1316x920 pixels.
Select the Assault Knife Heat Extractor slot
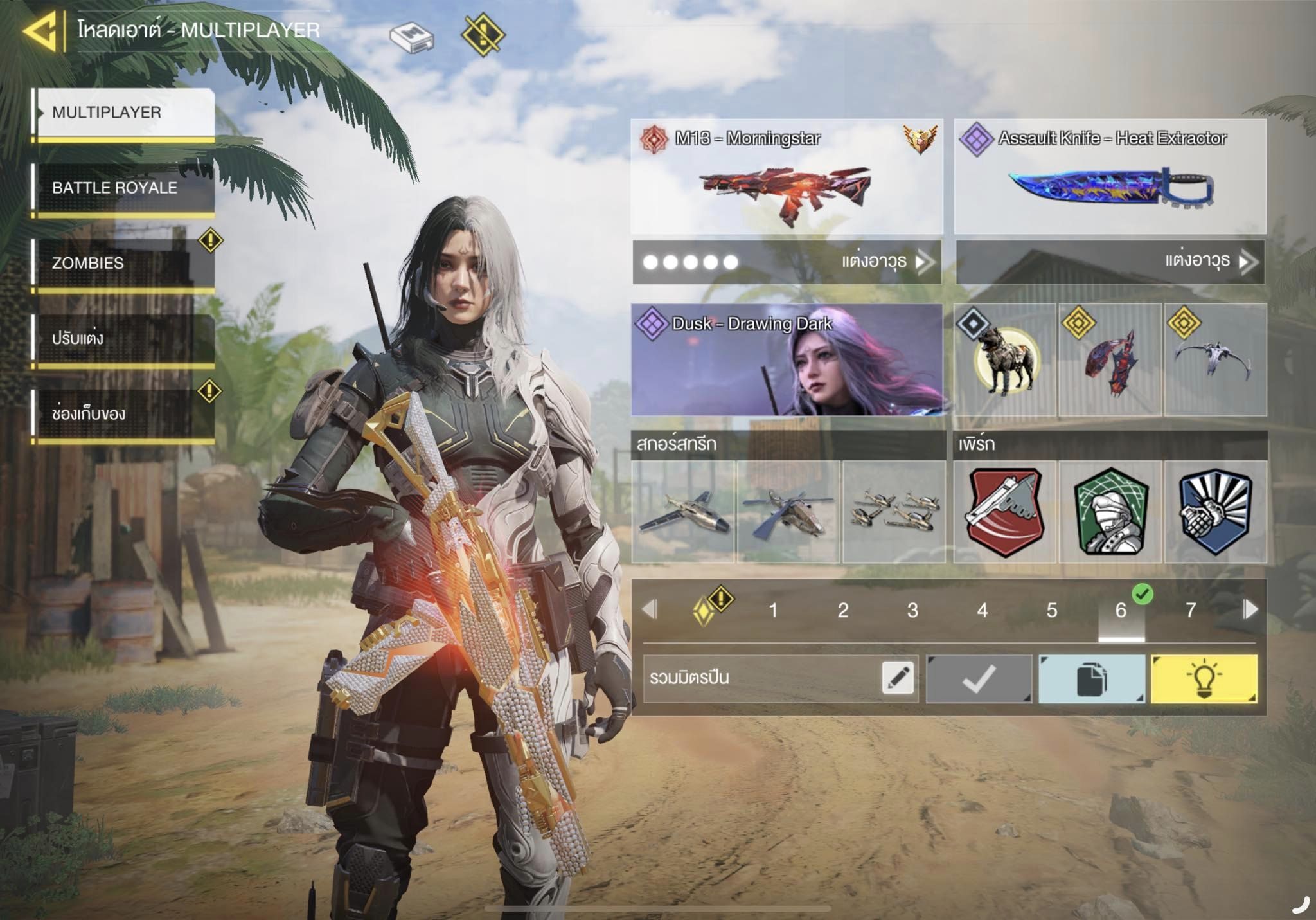1110,177
